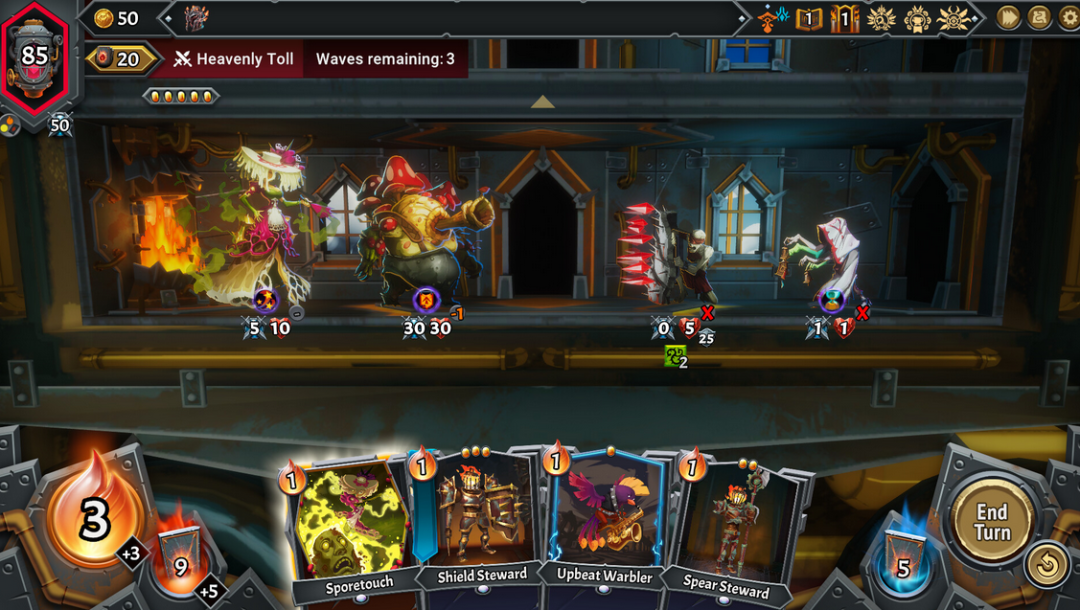
Task: Inspect the champion portrait in top bar
Action: pyautogui.click(x=196, y=18)
